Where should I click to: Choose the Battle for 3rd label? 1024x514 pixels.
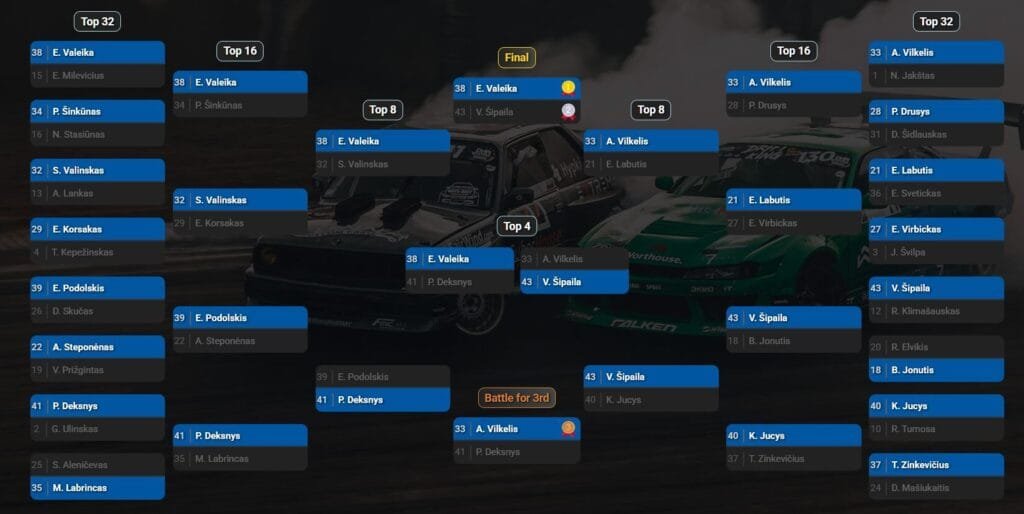[516, 398]
